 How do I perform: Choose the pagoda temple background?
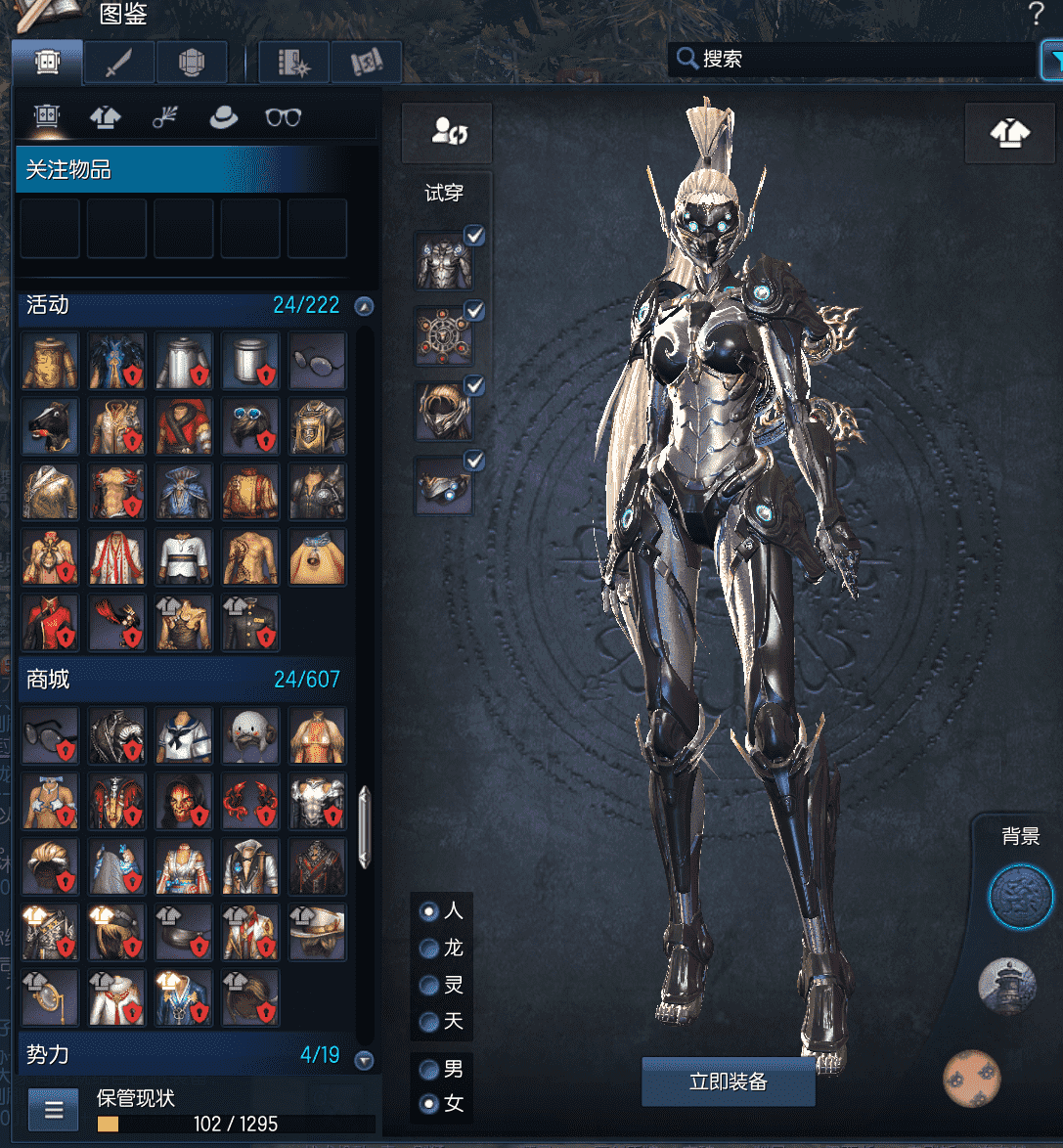(x=1006, y=986)
